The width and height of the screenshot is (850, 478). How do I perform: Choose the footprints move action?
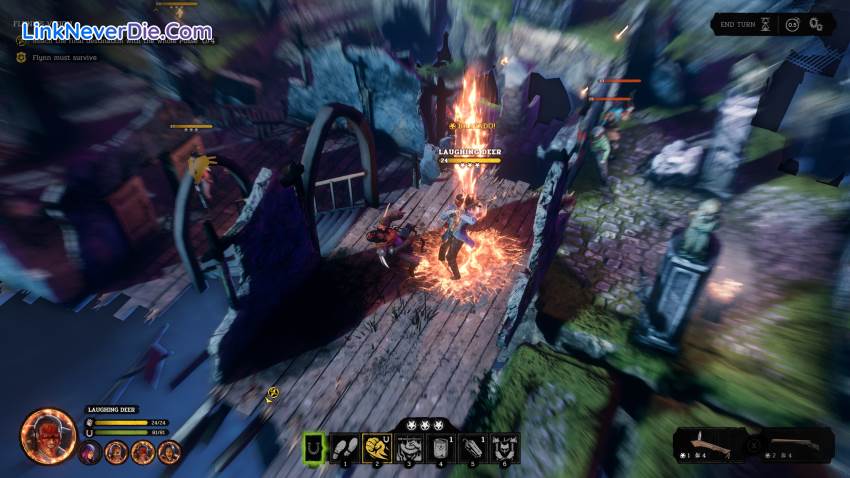point(345,447)
